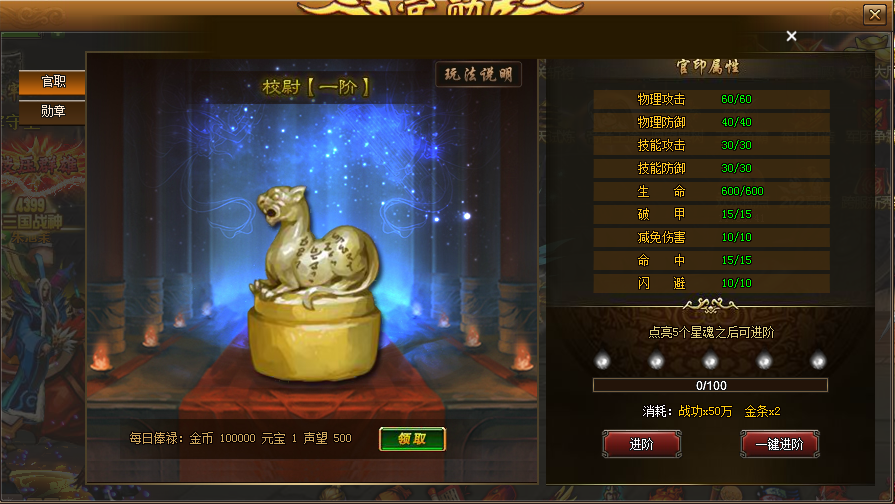This screenshot has width=895, height=504.
Task: Open the 玩法说明 gameplay instructions
Action: pos(479,75)
